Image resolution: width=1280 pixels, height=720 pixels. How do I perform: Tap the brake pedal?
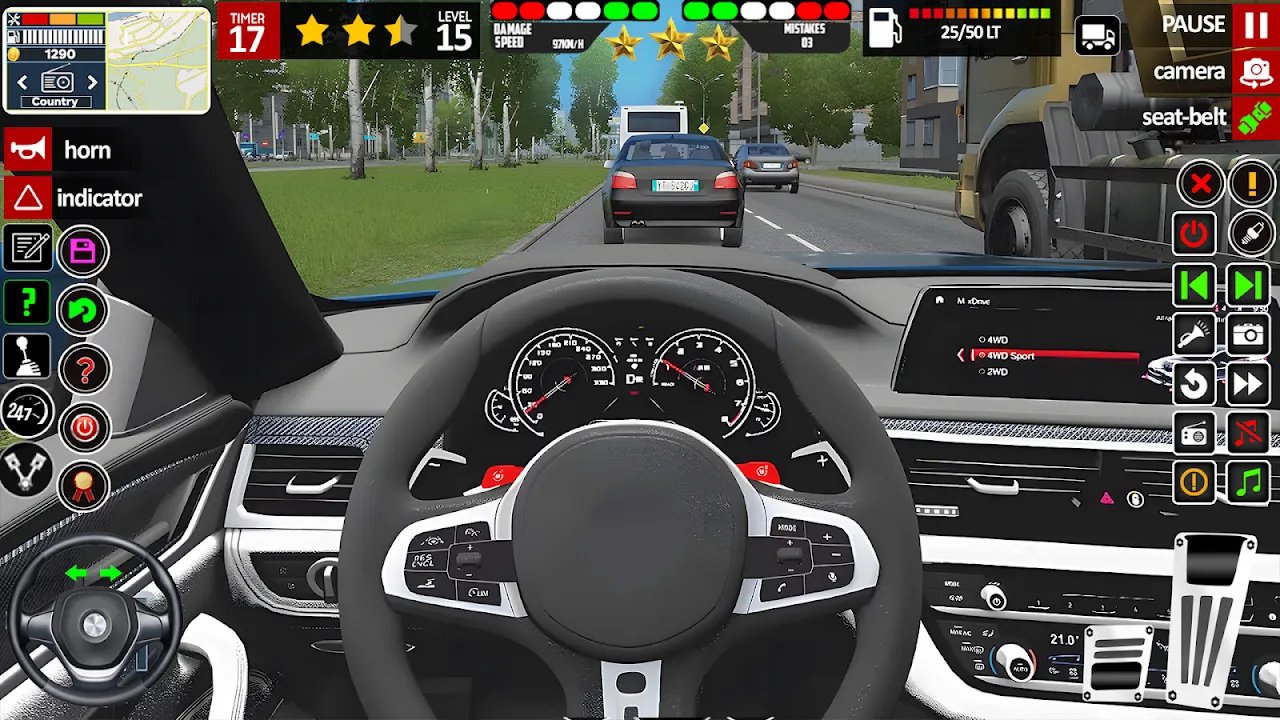click(x=1119, y=664)
